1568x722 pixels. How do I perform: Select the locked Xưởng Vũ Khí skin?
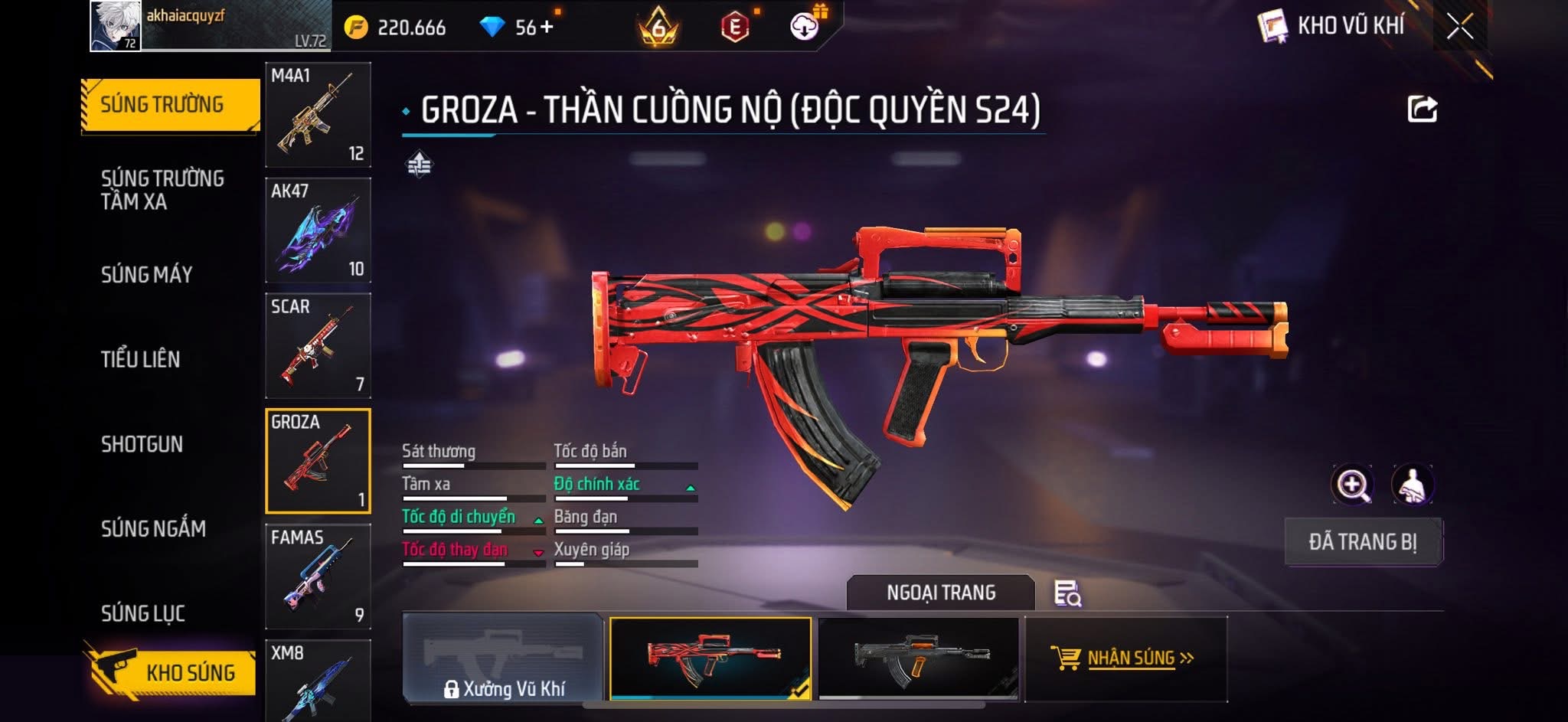[503, 658]
